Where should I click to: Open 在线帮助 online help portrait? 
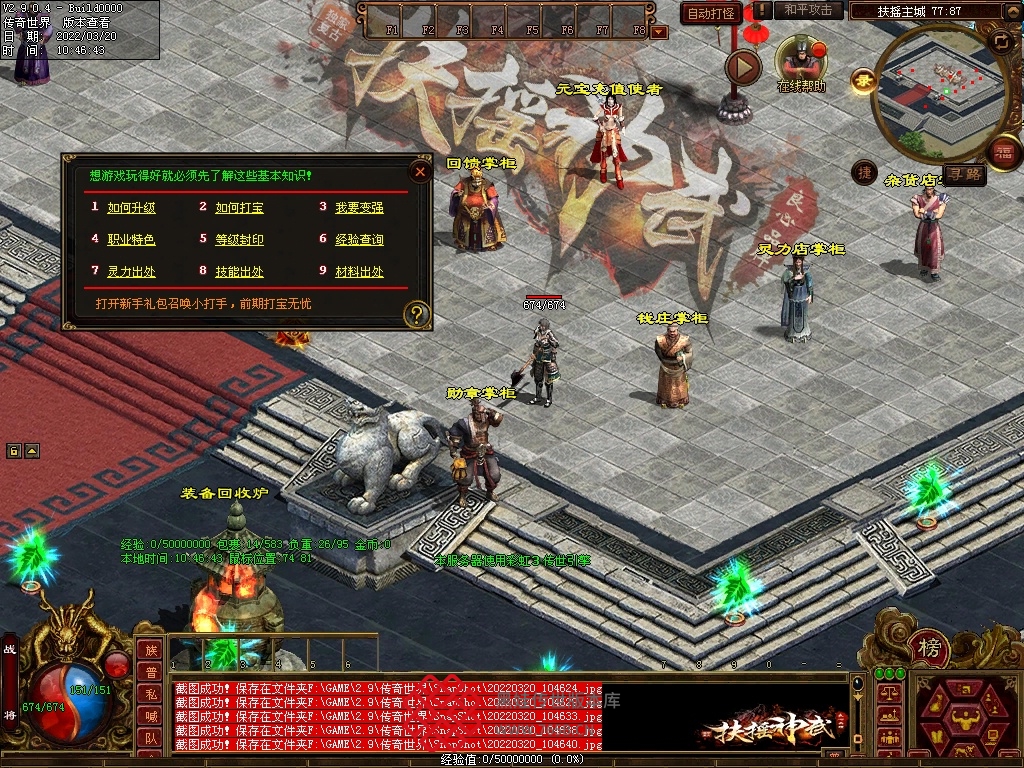(801, 62)
